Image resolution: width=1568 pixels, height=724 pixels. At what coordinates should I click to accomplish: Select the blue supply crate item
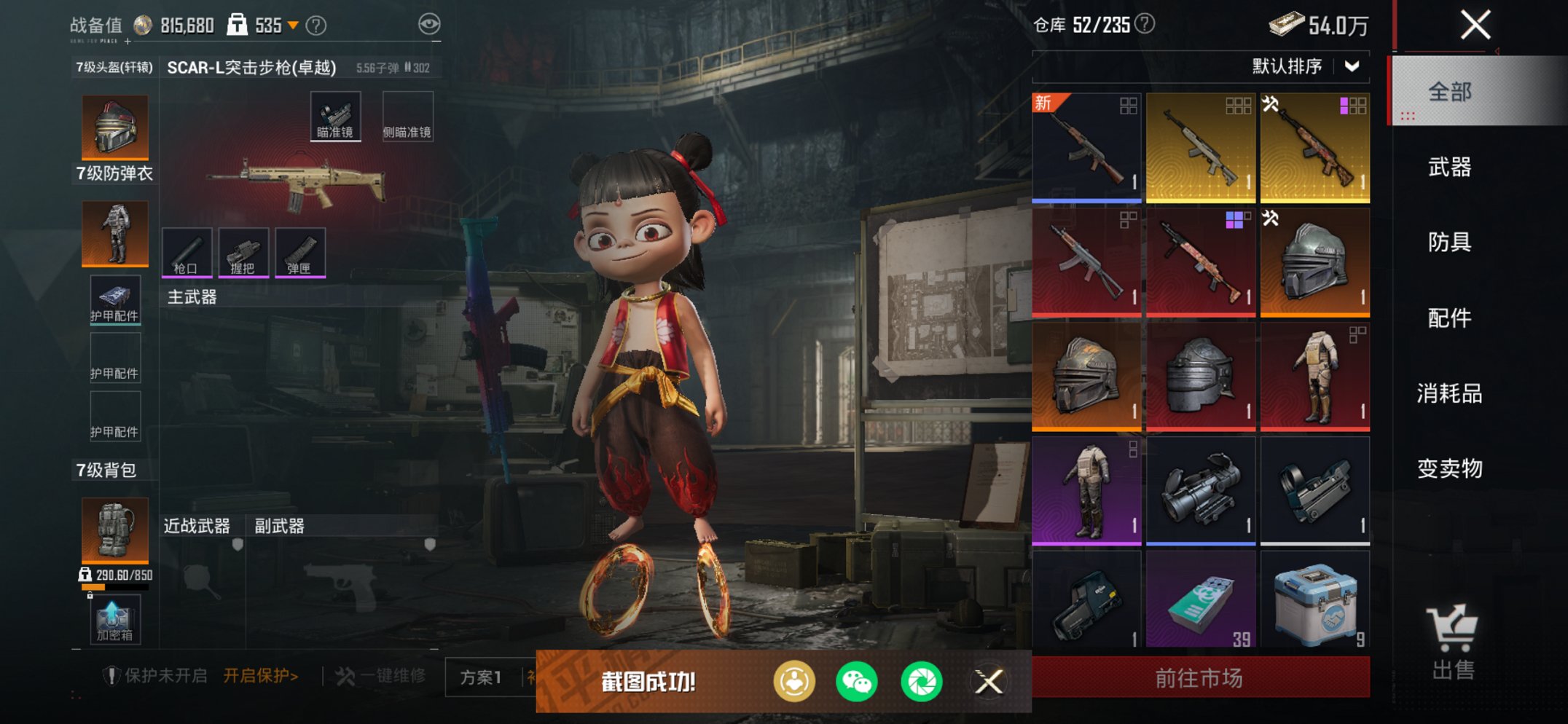(1314, 599)
